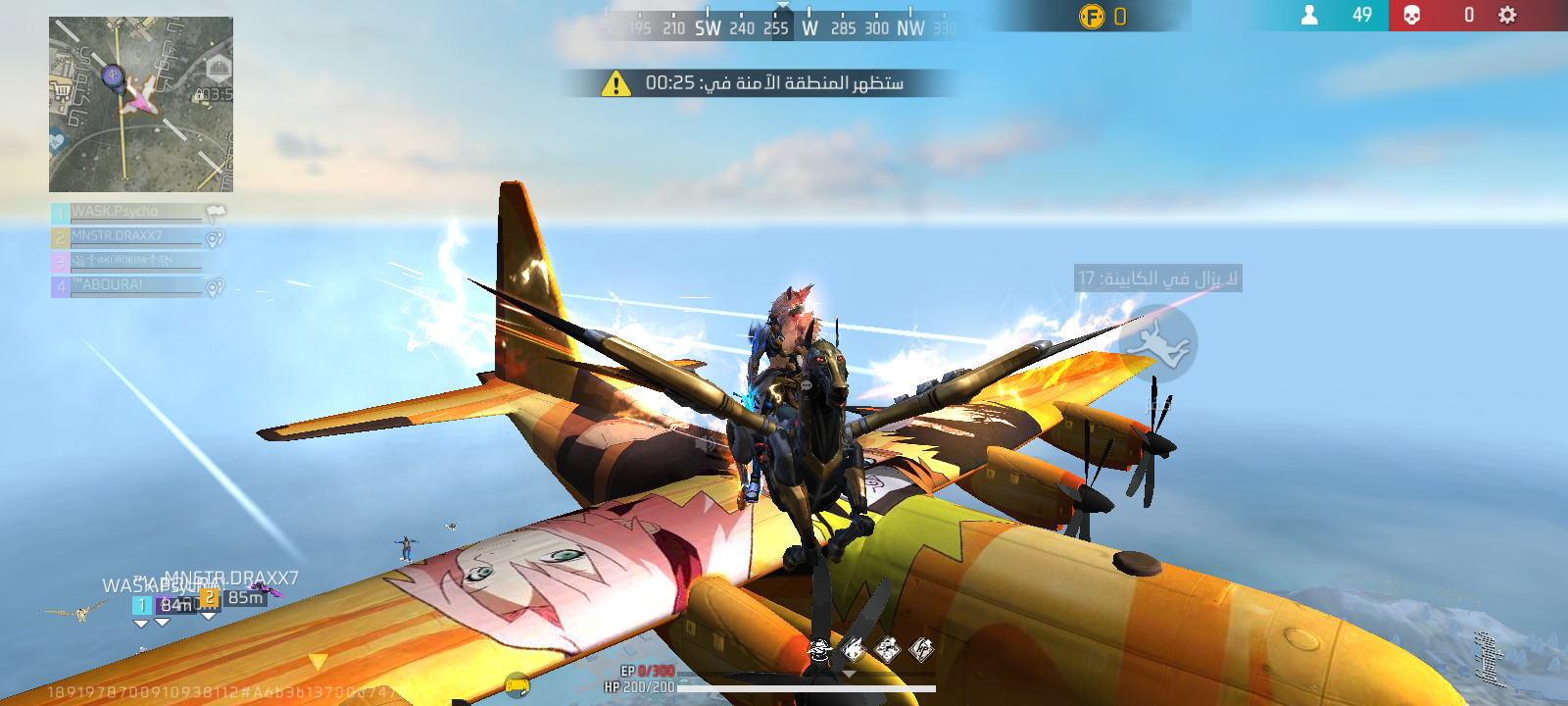Expand the minimap
This screenshot has height=706, width=1568.
[141, 104]
